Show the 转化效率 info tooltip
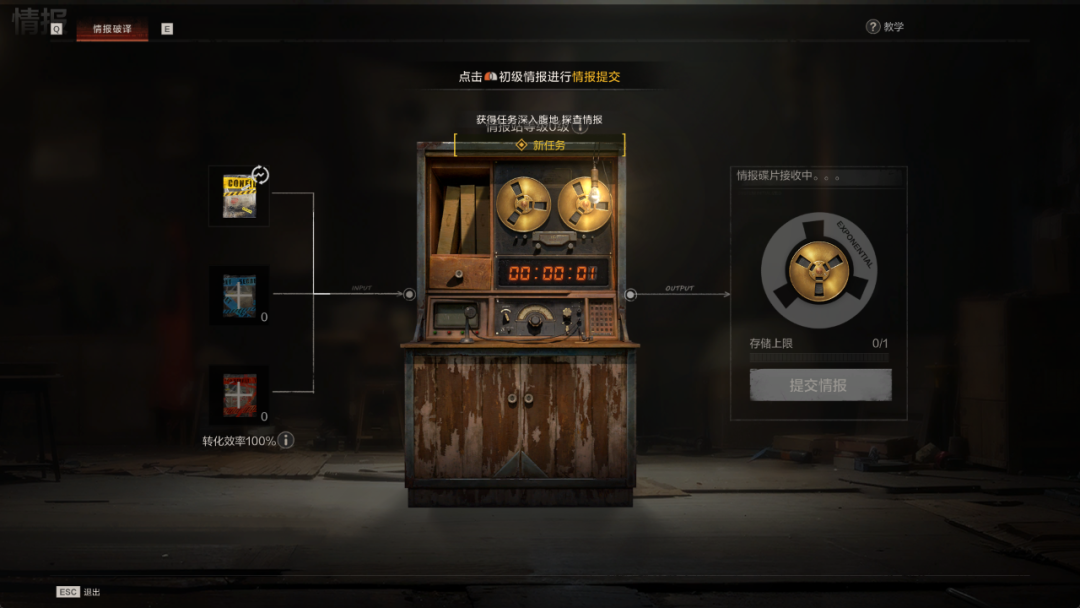This screenshot has width=1080, height=608. [286, 440]
